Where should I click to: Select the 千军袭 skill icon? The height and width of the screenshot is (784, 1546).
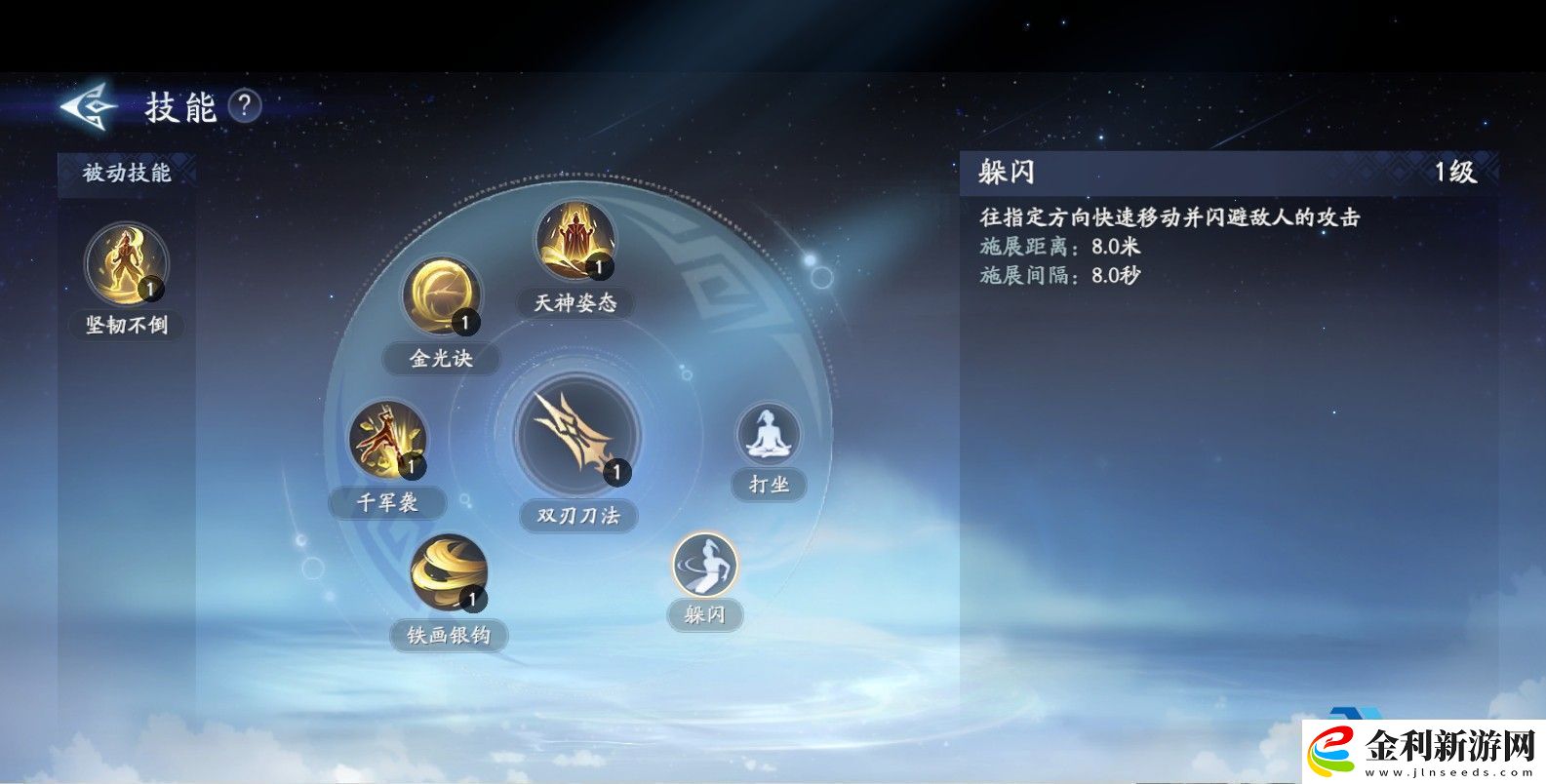(387, 441)
